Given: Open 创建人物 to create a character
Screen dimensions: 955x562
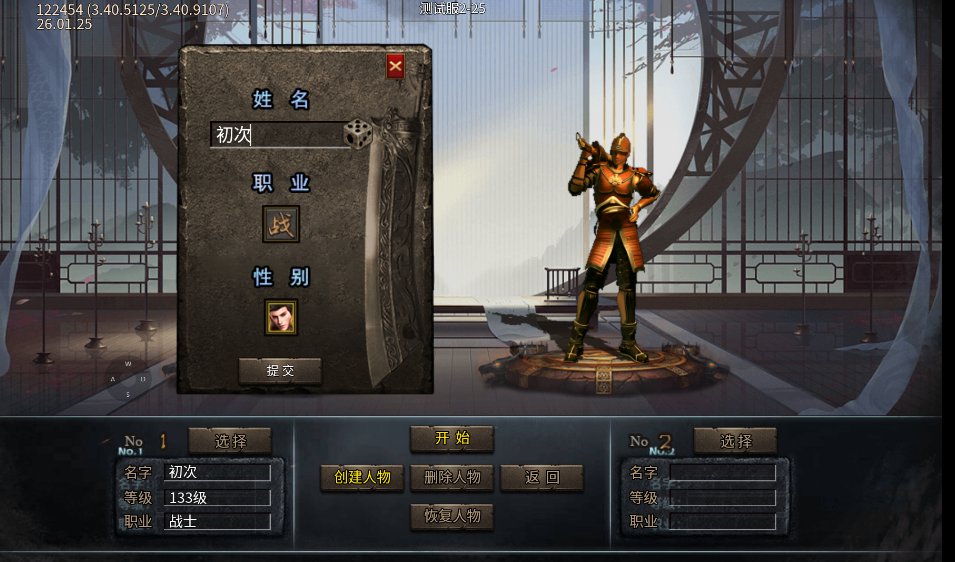Looking at the screenshot, I should pos(362,477).
